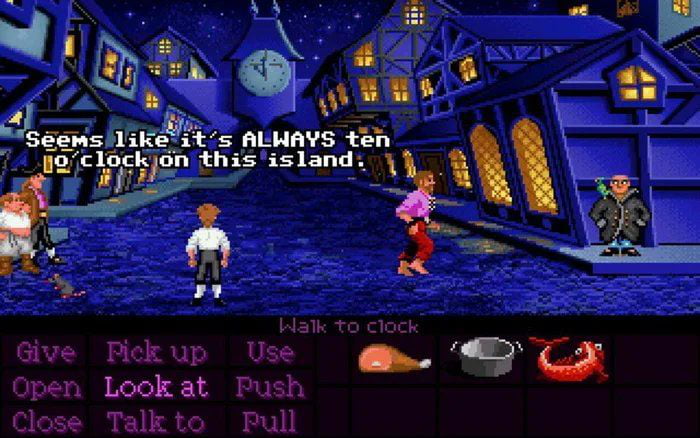The height and width of the screenshot is (438, 700).
Task: Activate the Pull verb
Action: (269, 421)
